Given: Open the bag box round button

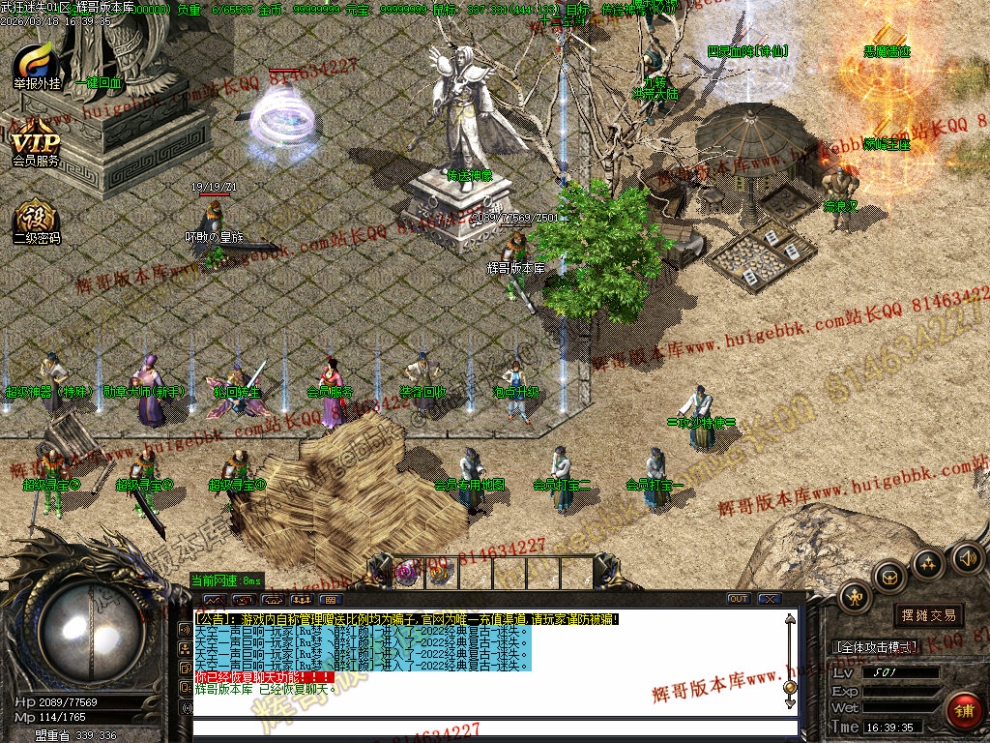Looking at the screenshot, I should (889, 576).
